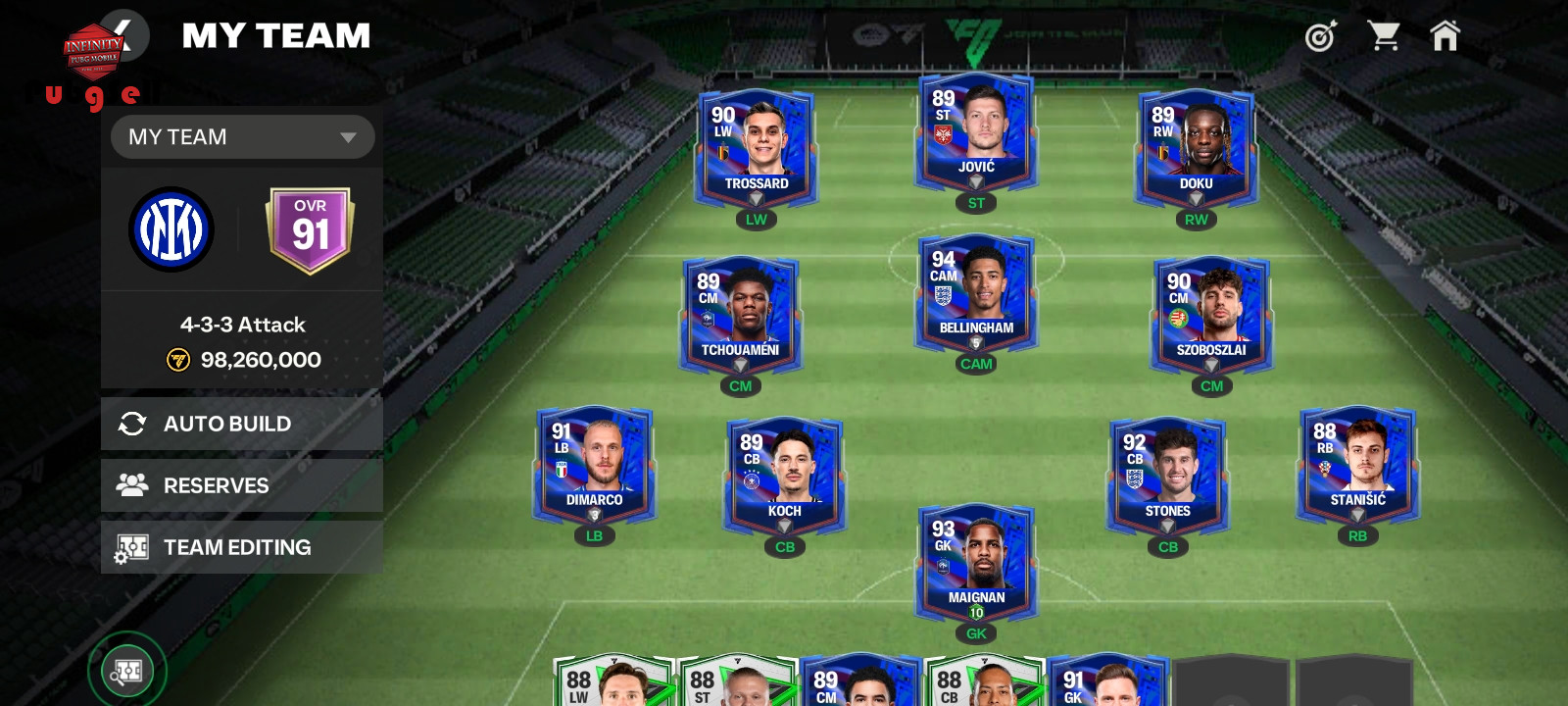Image resolution: width=1568 pixels, height=706 pixels.
Task: Choose the Stanišić RB card
Action: (1357, 465)
